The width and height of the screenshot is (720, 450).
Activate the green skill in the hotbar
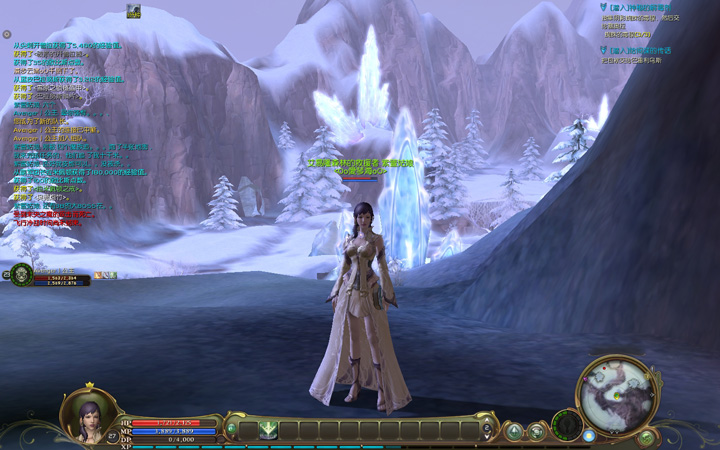point(268,431)
